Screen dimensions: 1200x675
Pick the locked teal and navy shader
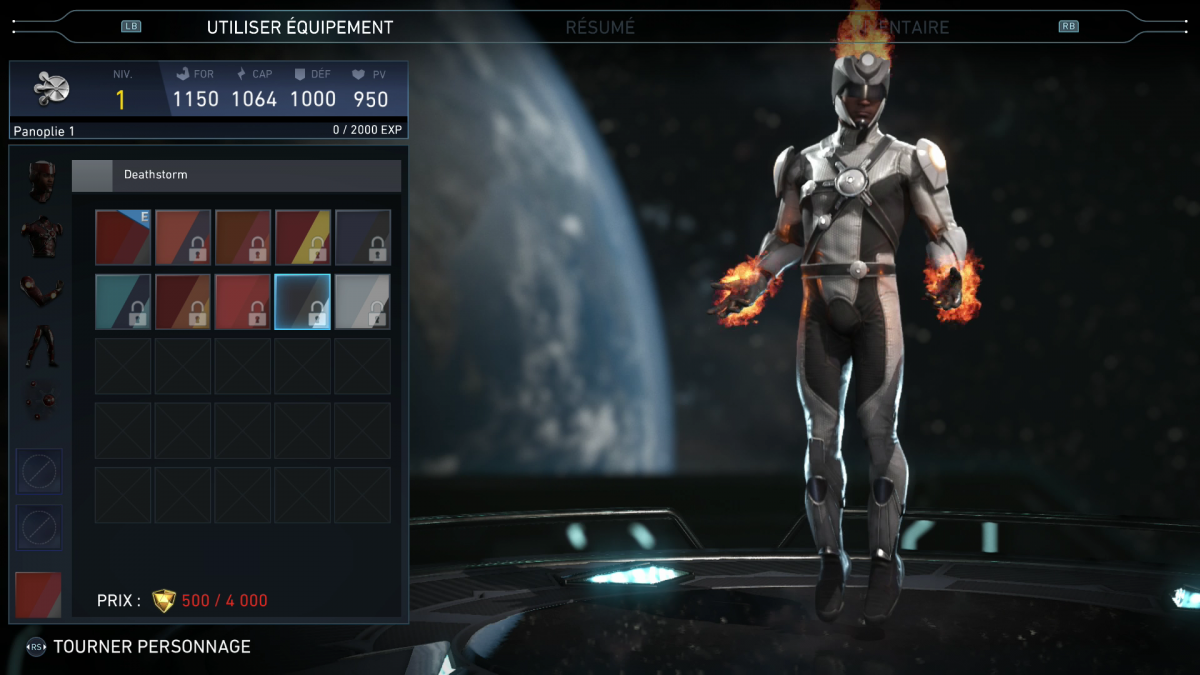pyautogui.click(x=123, y=302)
